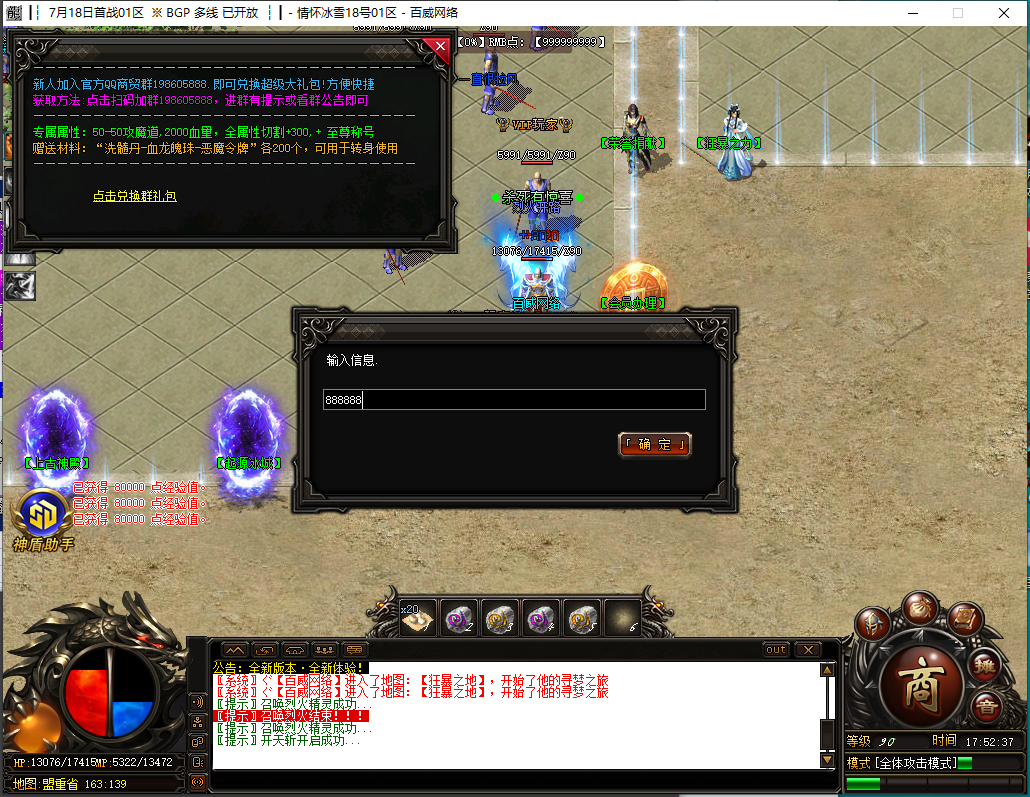
Task: Open the 点击兑换群礼包 redemption link
Action: point(135,197)
